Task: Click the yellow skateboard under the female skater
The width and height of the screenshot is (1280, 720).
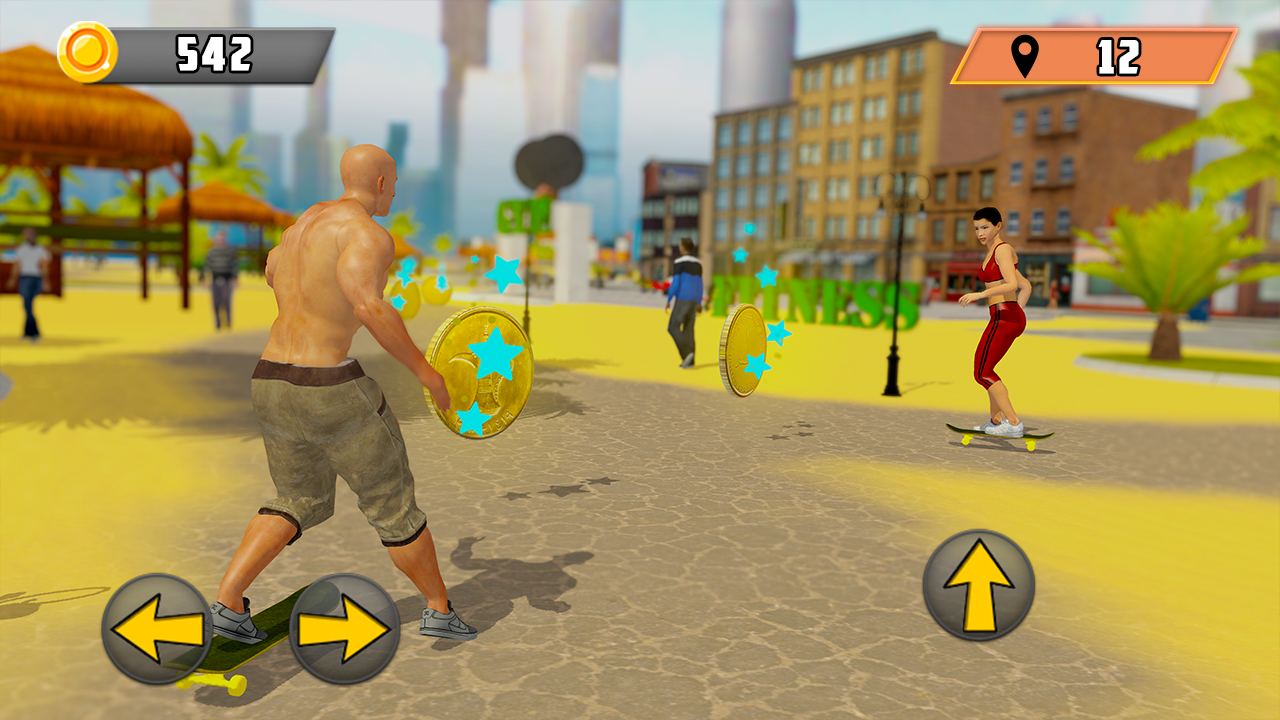Action: point(995,437)
